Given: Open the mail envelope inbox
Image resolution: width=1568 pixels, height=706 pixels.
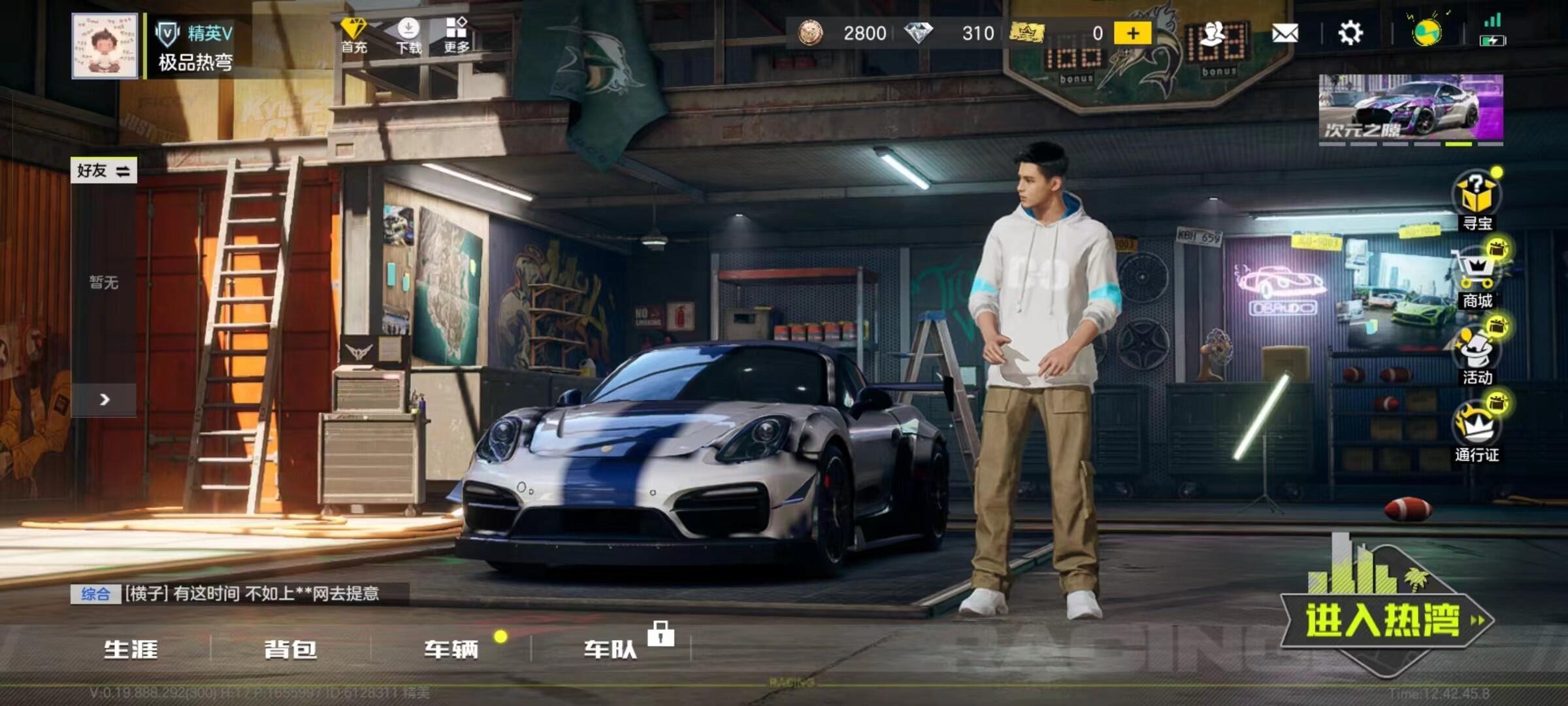Looking at the screenshot, I should tap(1284, 33).
